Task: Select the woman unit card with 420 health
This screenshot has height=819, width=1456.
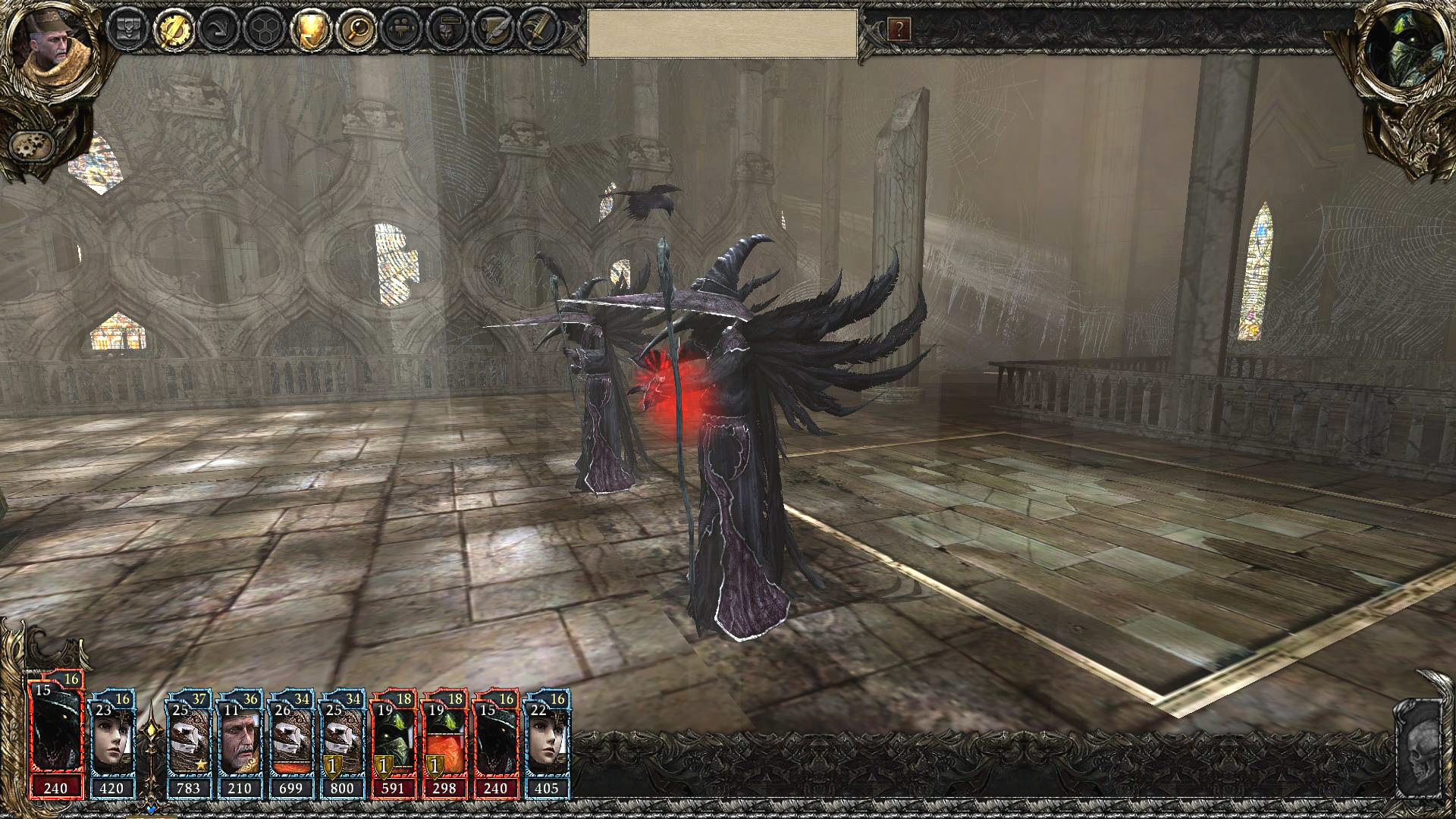Action: 111,743
